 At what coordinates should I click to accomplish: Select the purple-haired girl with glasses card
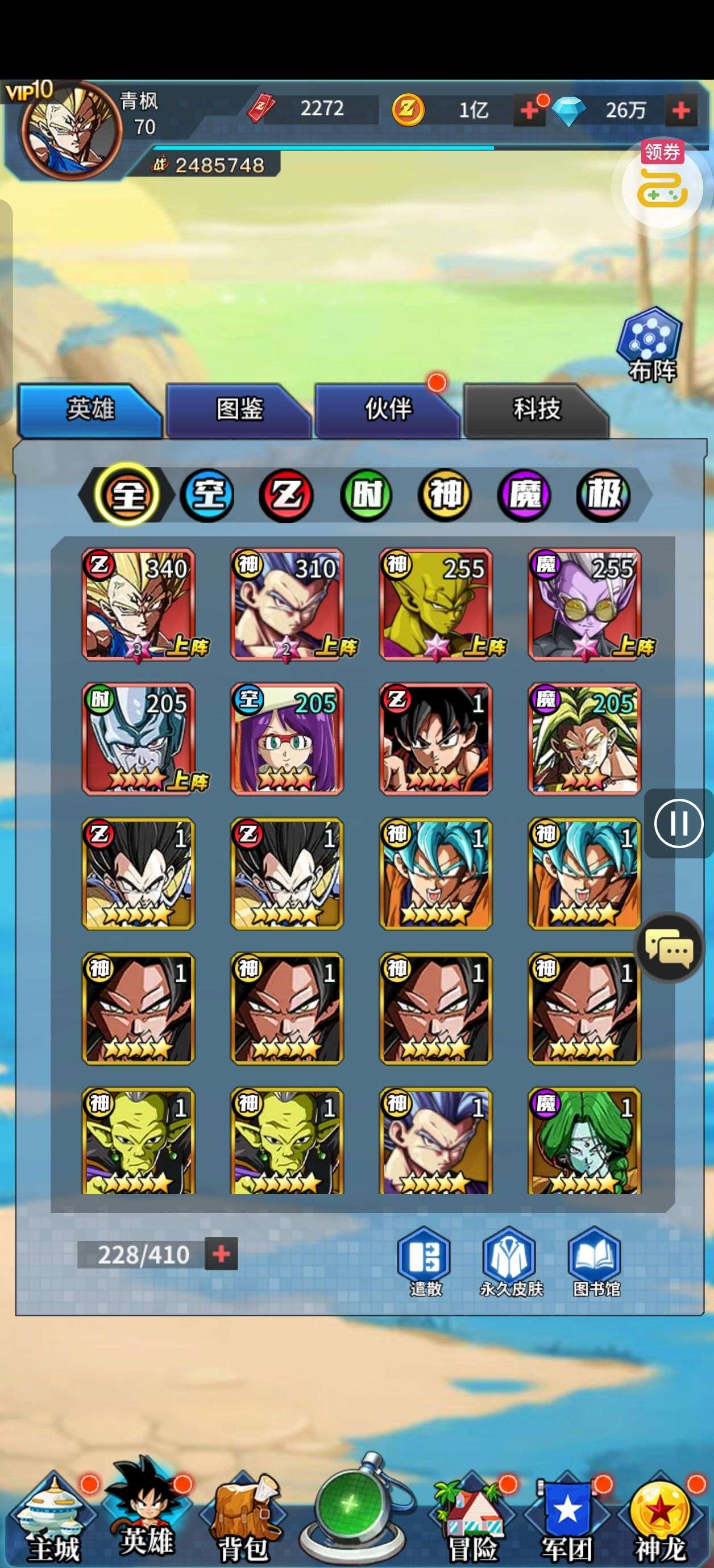click(287, 739)
